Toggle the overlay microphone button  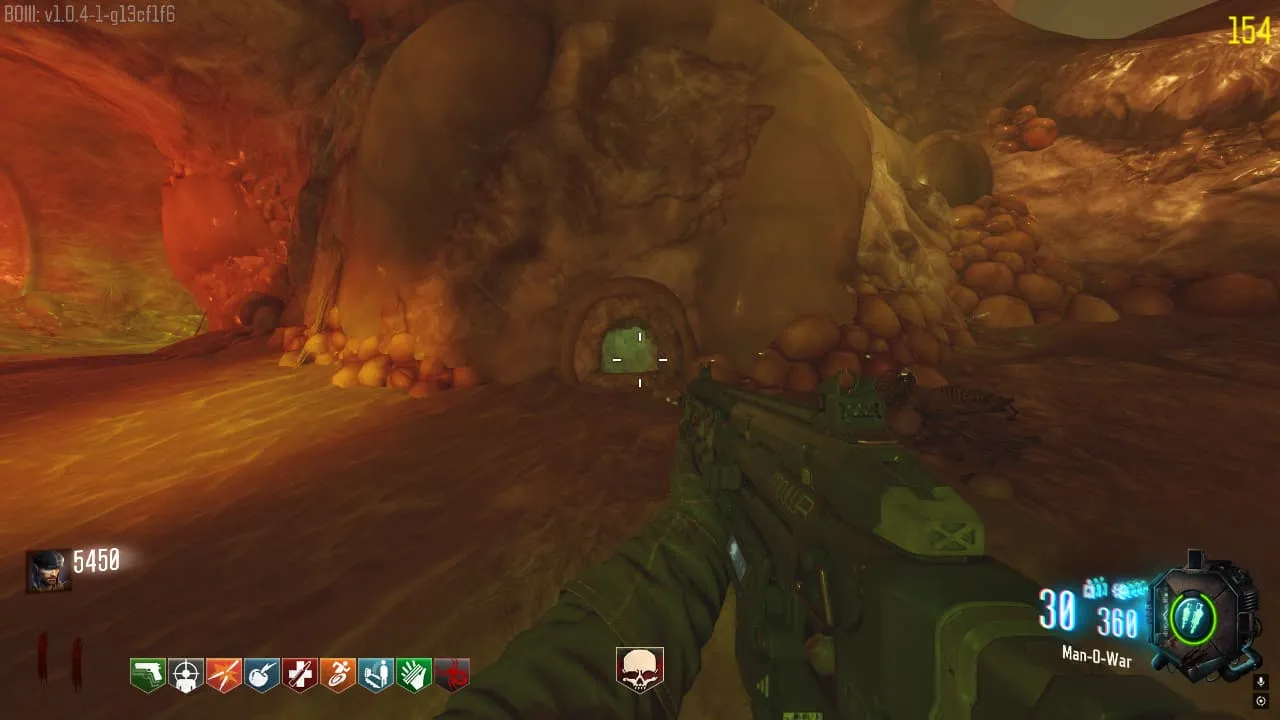1261,682
